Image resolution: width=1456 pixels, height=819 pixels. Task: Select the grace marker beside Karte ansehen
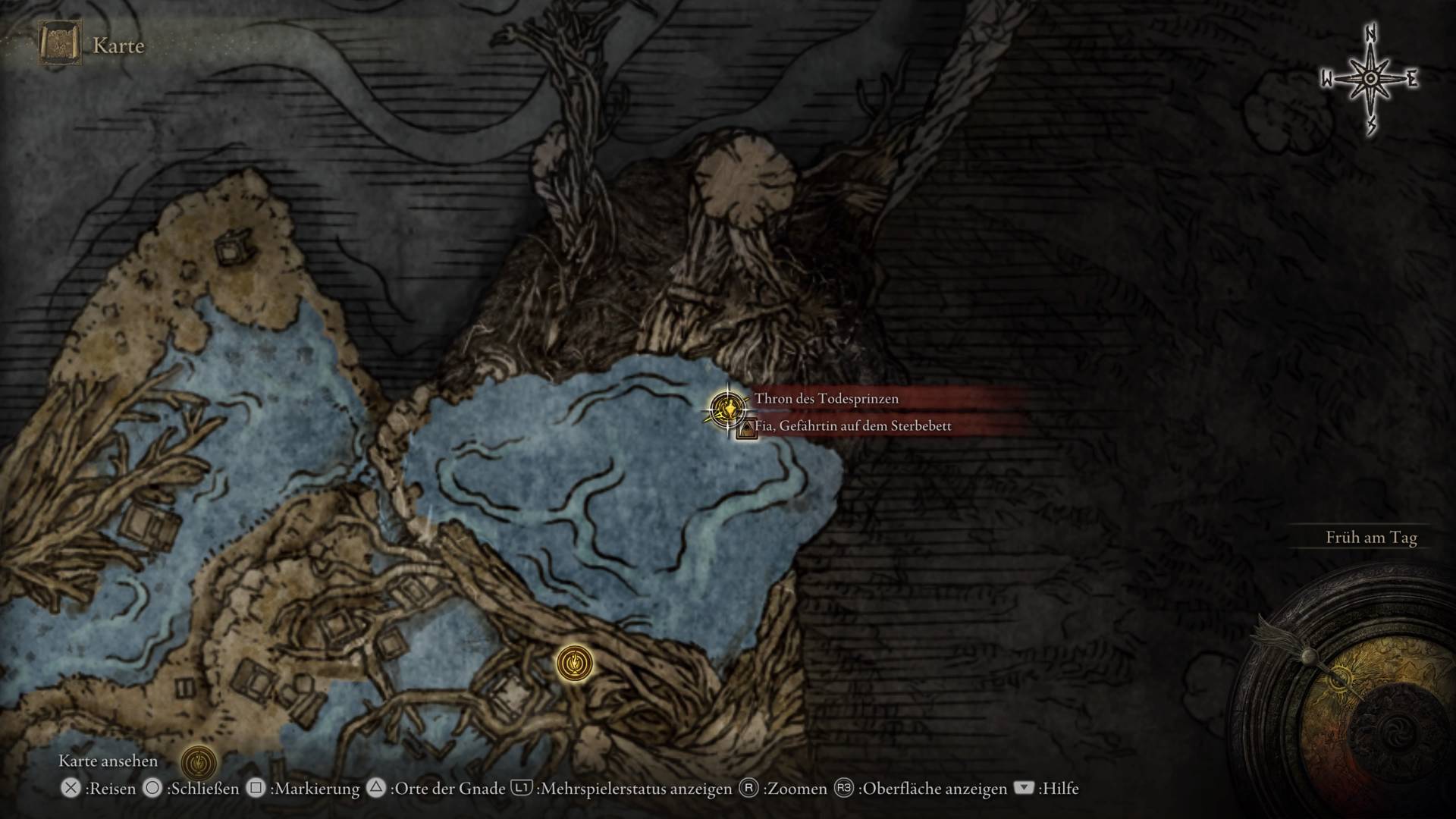(199, 761)
